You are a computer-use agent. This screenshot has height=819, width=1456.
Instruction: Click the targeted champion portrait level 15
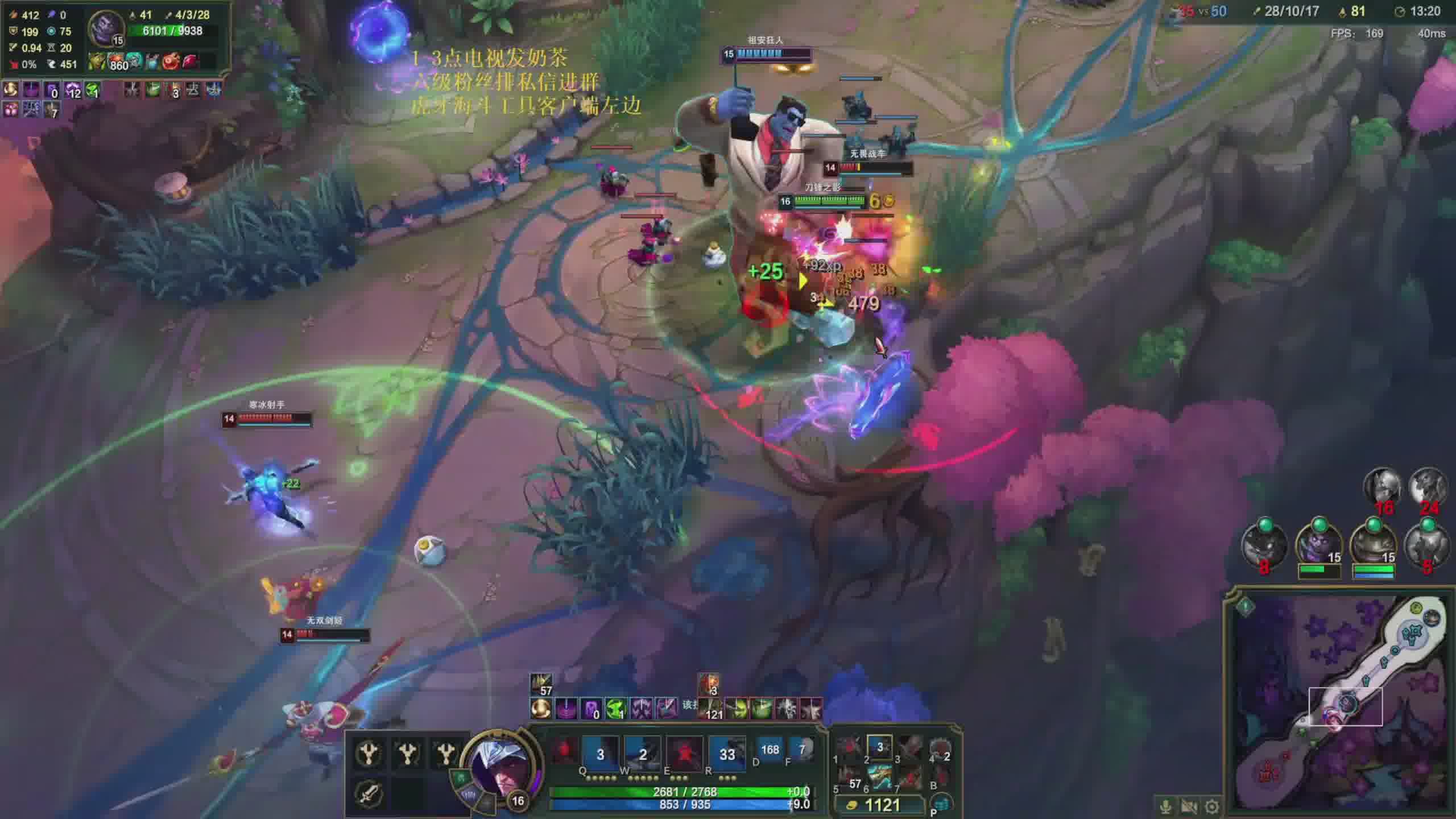click(x=105, y=27)
